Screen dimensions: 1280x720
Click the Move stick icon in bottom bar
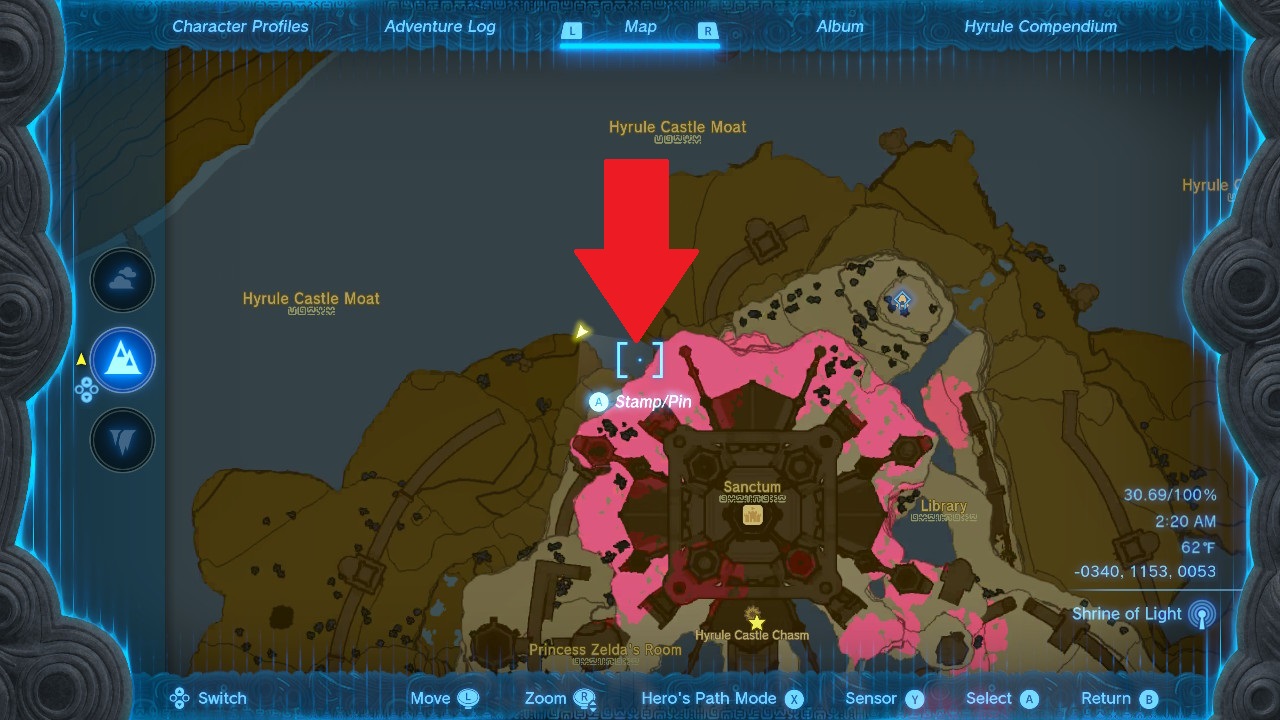pyautogui.click(x=466, y=698)
